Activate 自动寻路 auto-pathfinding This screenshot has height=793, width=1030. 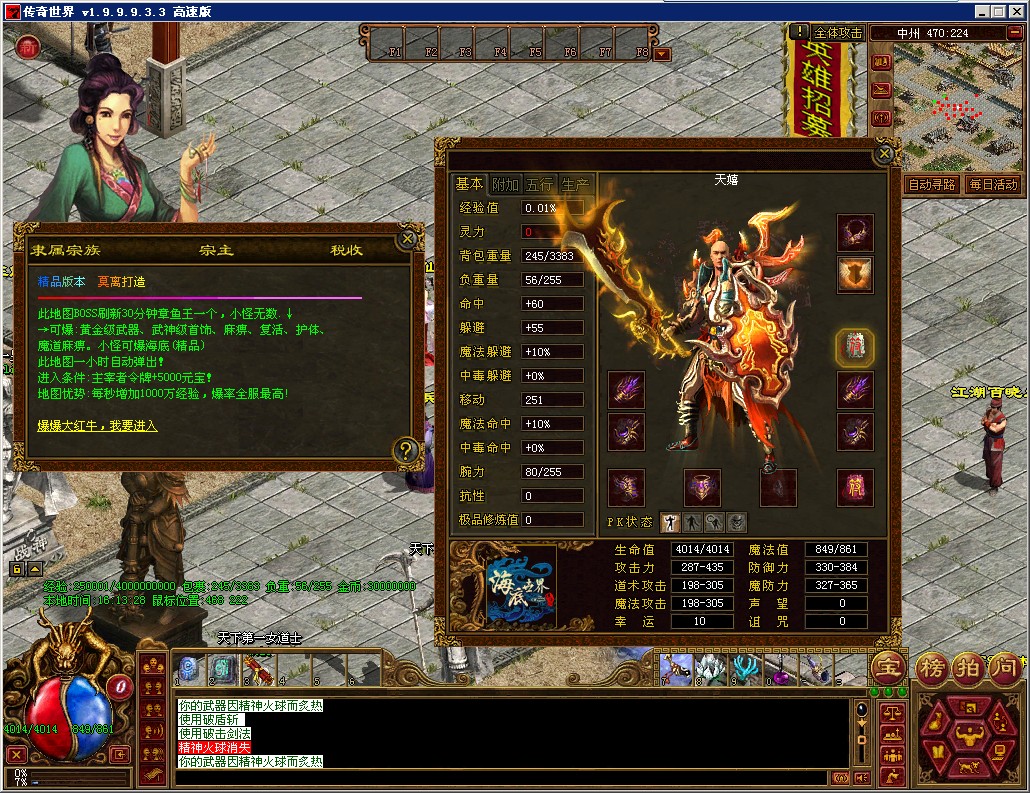pos(931,185)
